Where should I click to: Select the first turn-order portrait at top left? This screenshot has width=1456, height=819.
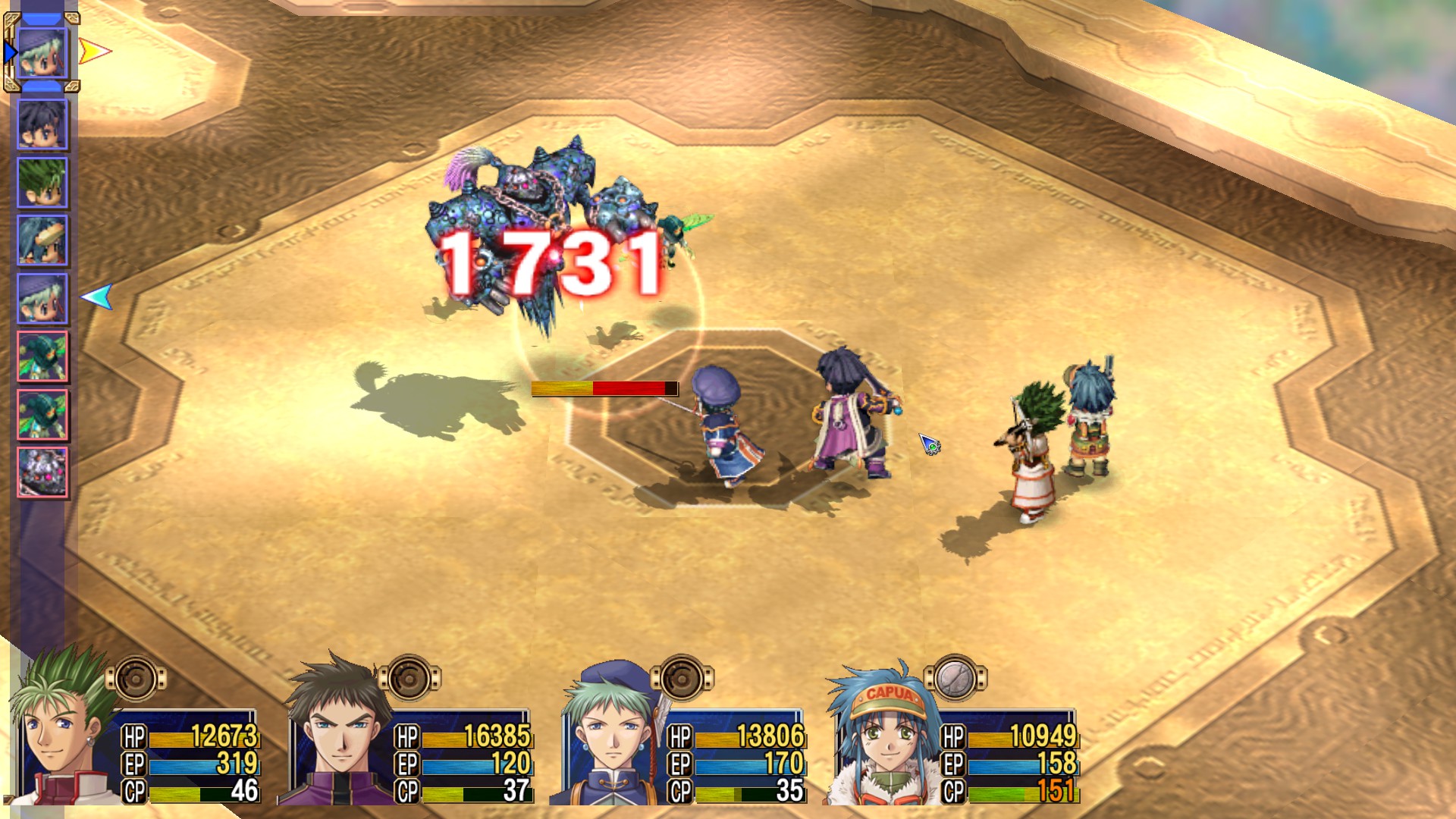(x=42, y=52)
